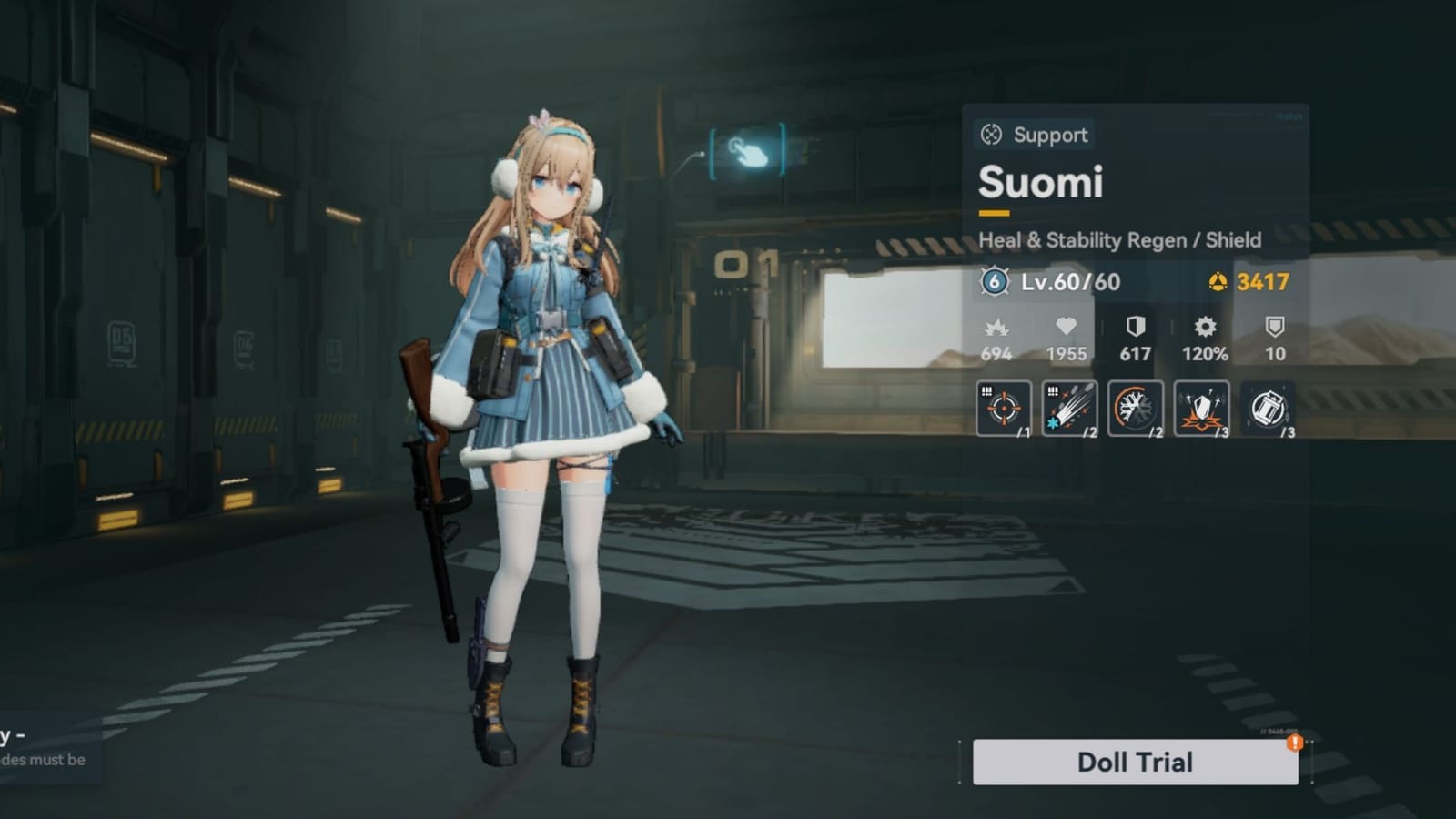Viewport: 1456px width, 819px height.
Task: Click the Lv.60/60 level display
Action: pyautogui.click(x=1069, y=283)
